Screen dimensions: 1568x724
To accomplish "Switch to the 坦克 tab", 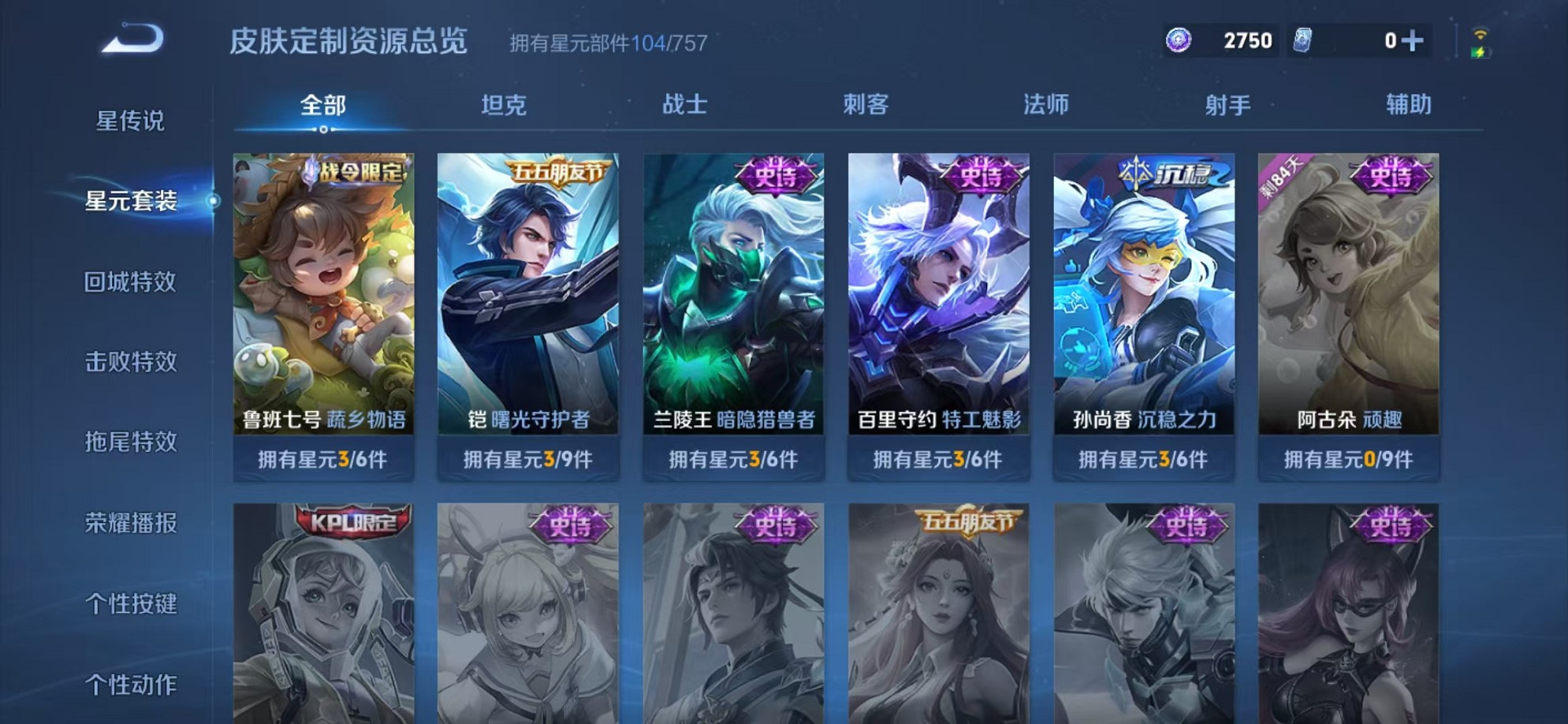I will coord(505,103).
